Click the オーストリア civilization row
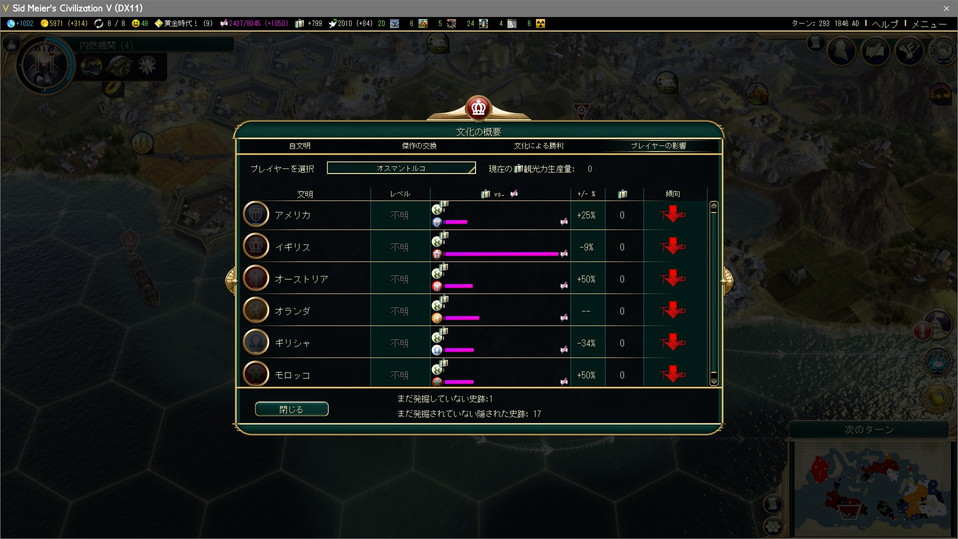 click(x=301, y=279)
